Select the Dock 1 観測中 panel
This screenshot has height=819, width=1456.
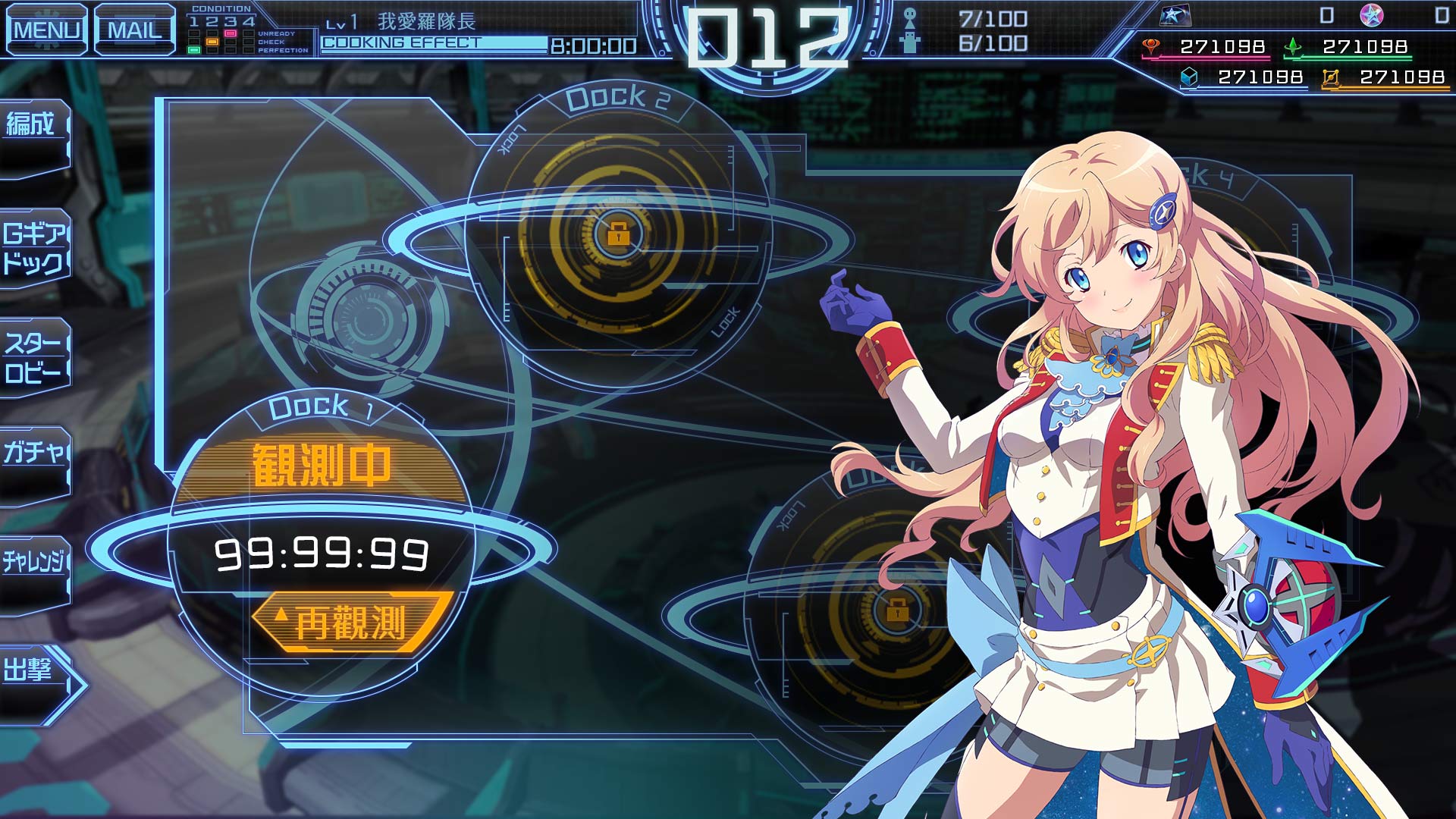322,465
